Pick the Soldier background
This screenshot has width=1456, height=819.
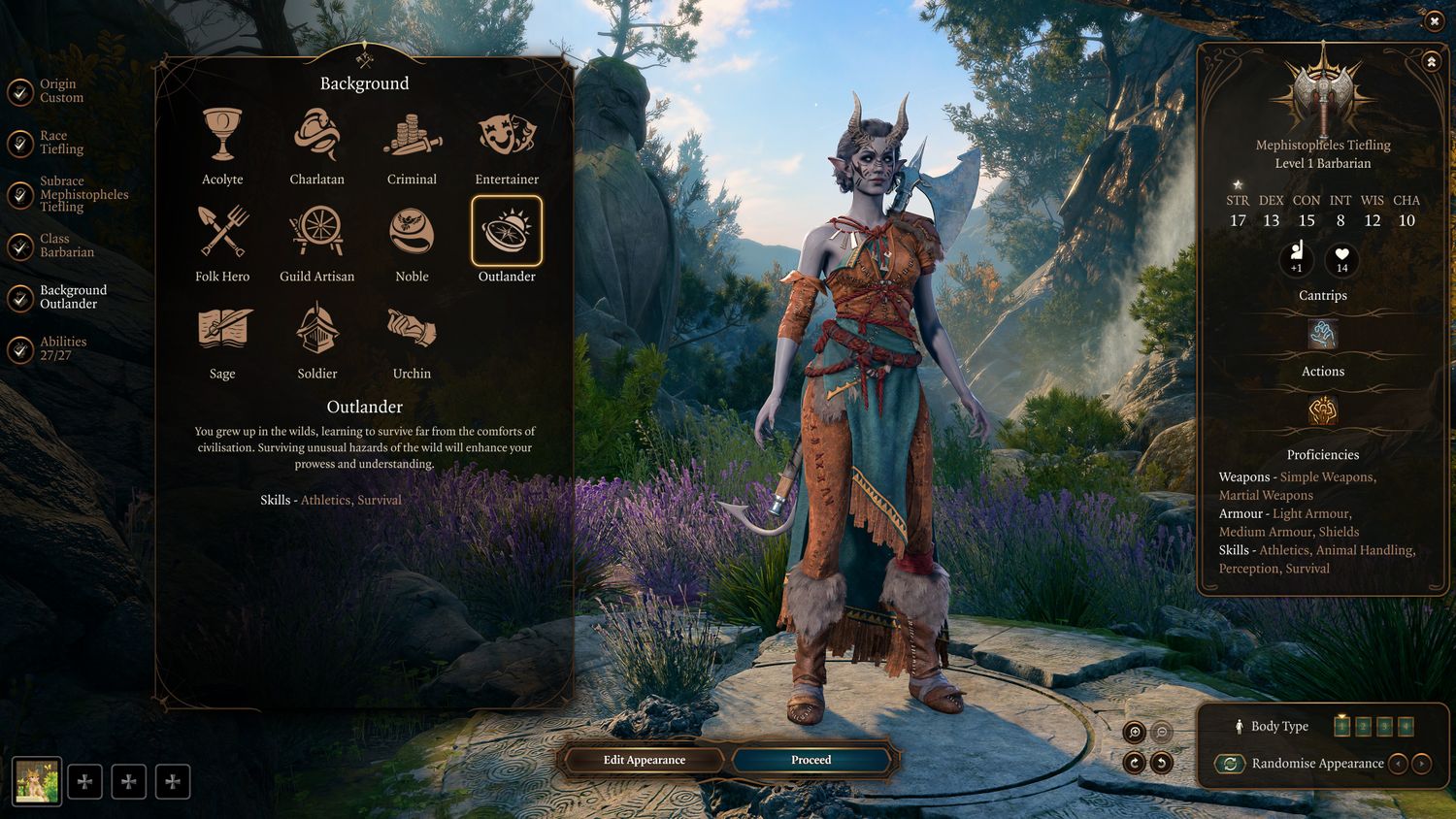point(316,330)
